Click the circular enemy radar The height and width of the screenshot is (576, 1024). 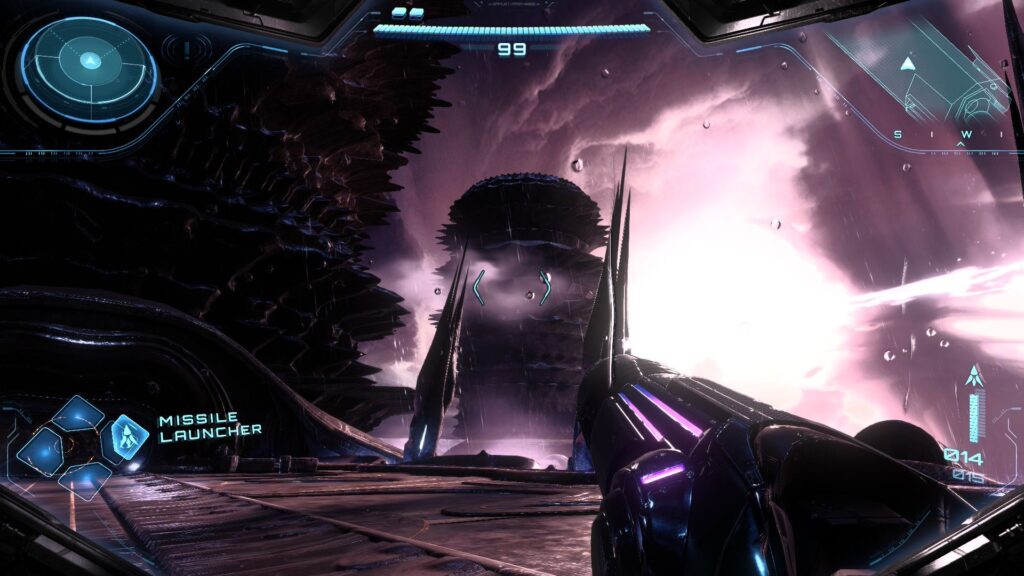tap(88, 71)
